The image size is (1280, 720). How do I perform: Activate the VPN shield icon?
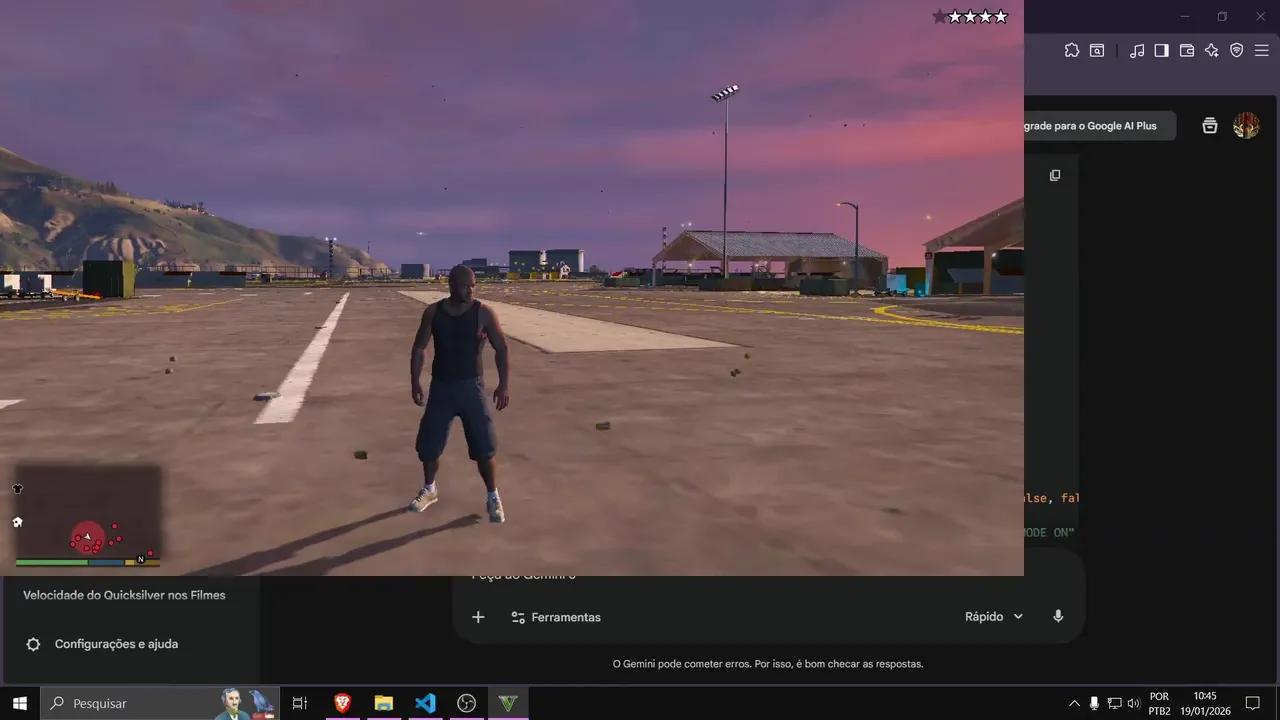1236,50
